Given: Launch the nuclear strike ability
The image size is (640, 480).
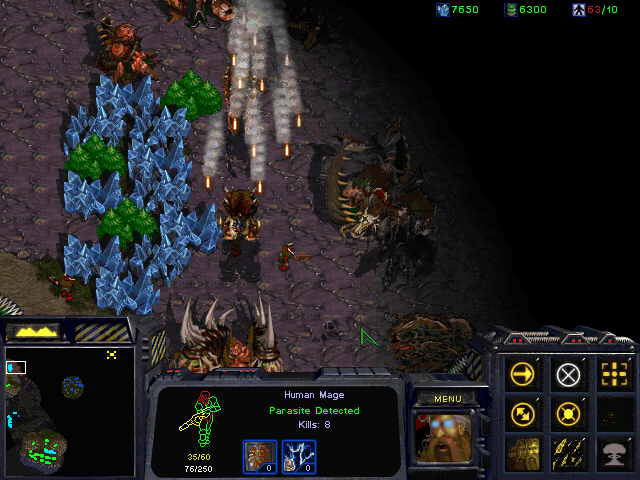Looking at the screenshot, I should pos(613,451).
